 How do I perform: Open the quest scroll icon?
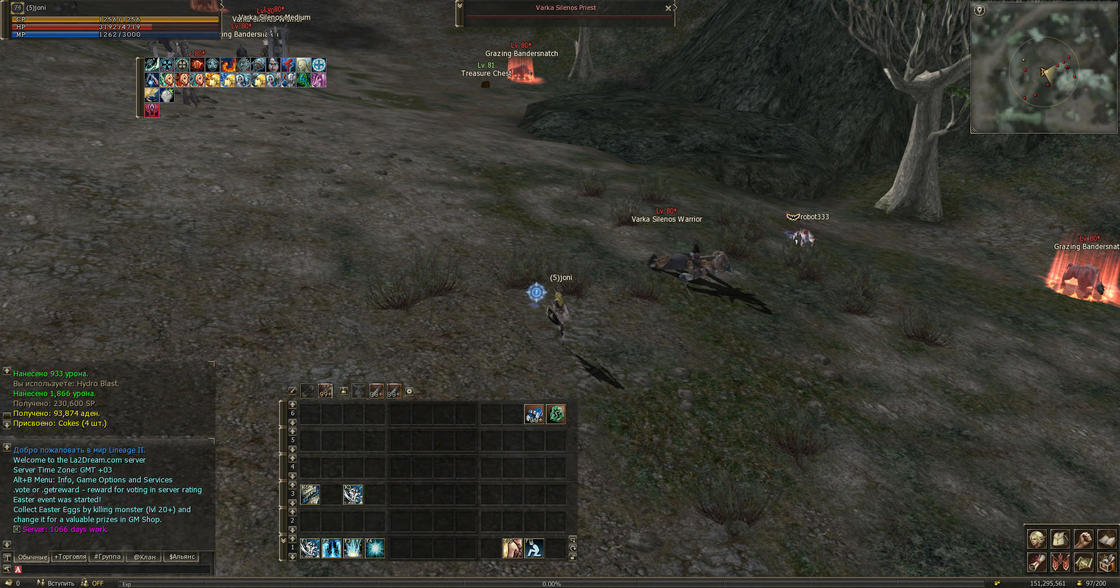point(1037,563)
